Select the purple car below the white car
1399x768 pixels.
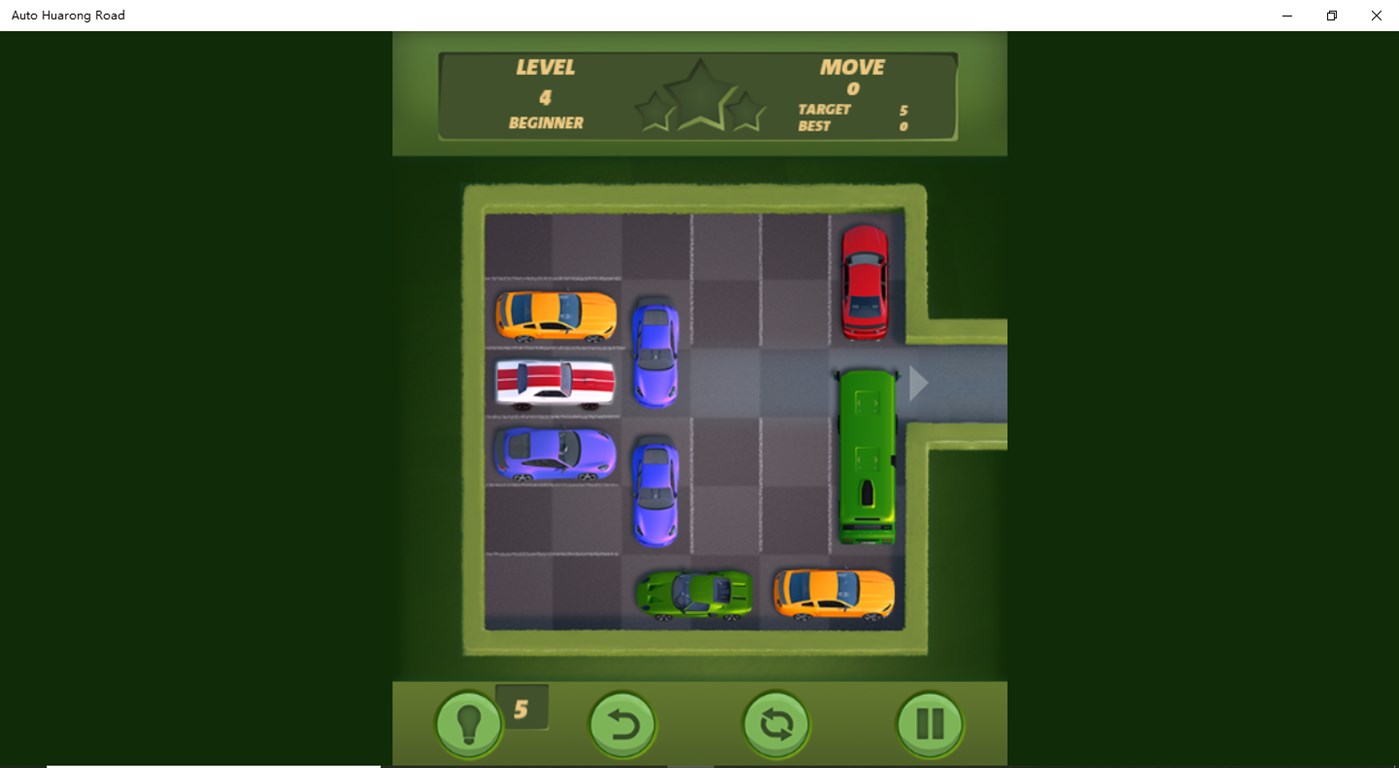coord(555,452)
